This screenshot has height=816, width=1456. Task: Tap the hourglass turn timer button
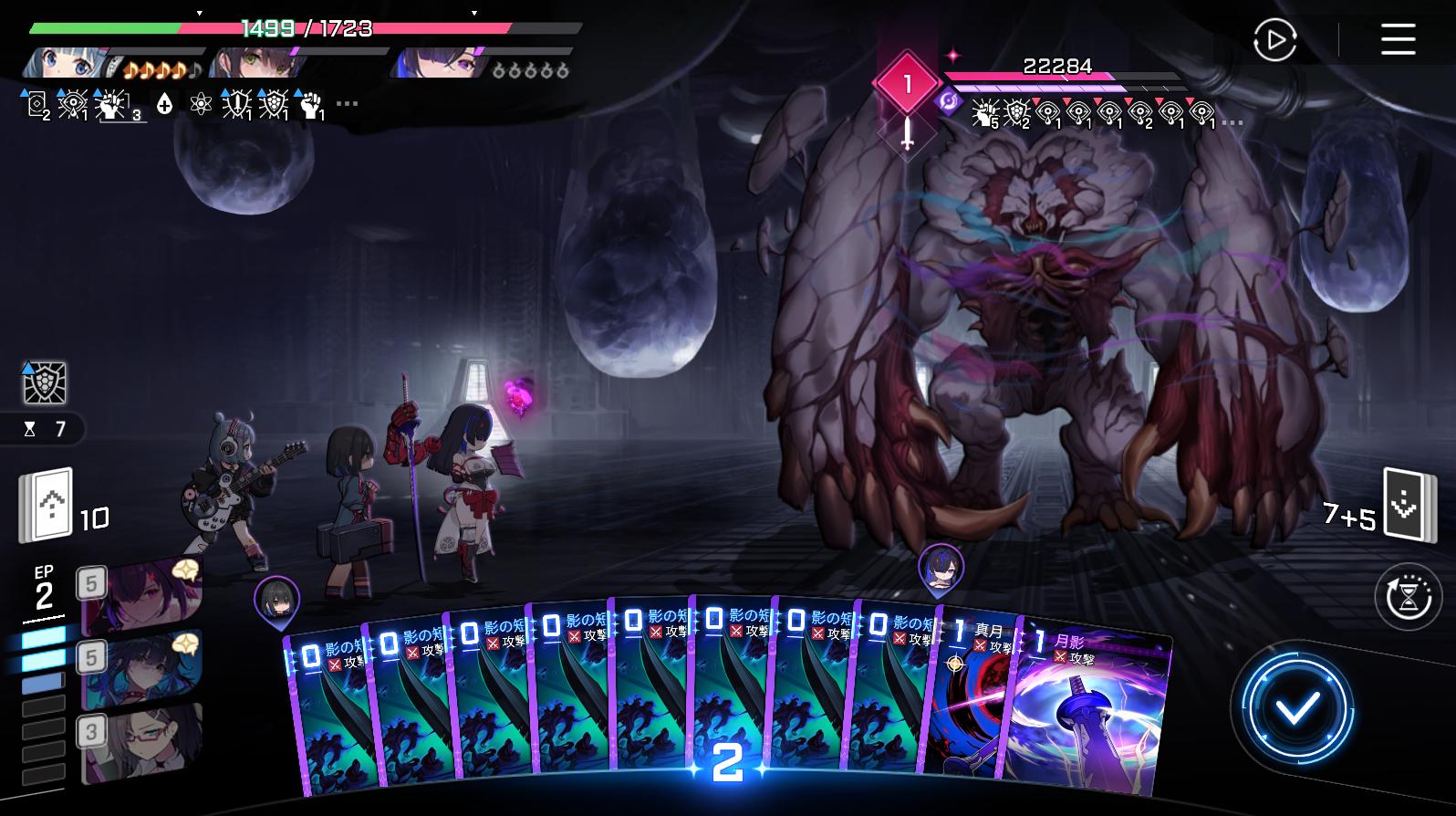[1408, 598]
